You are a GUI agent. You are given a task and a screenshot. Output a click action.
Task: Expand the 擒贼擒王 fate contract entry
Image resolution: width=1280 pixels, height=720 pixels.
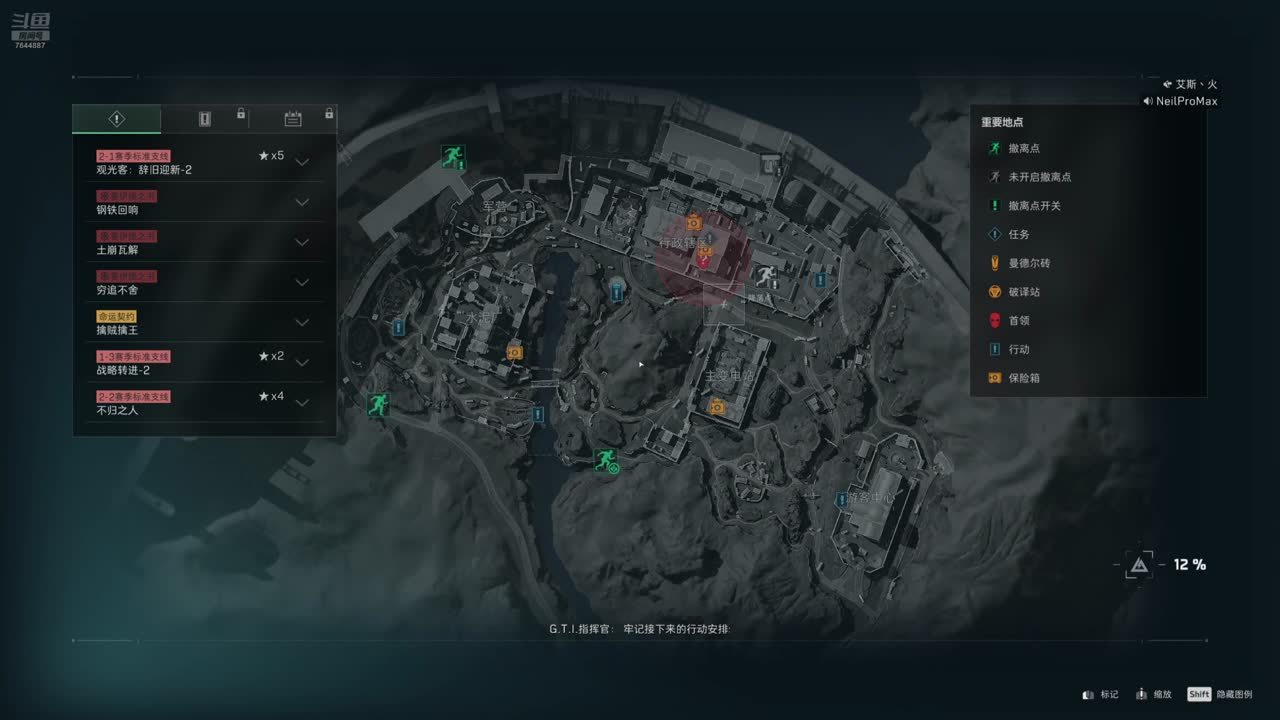click(302, 322)
